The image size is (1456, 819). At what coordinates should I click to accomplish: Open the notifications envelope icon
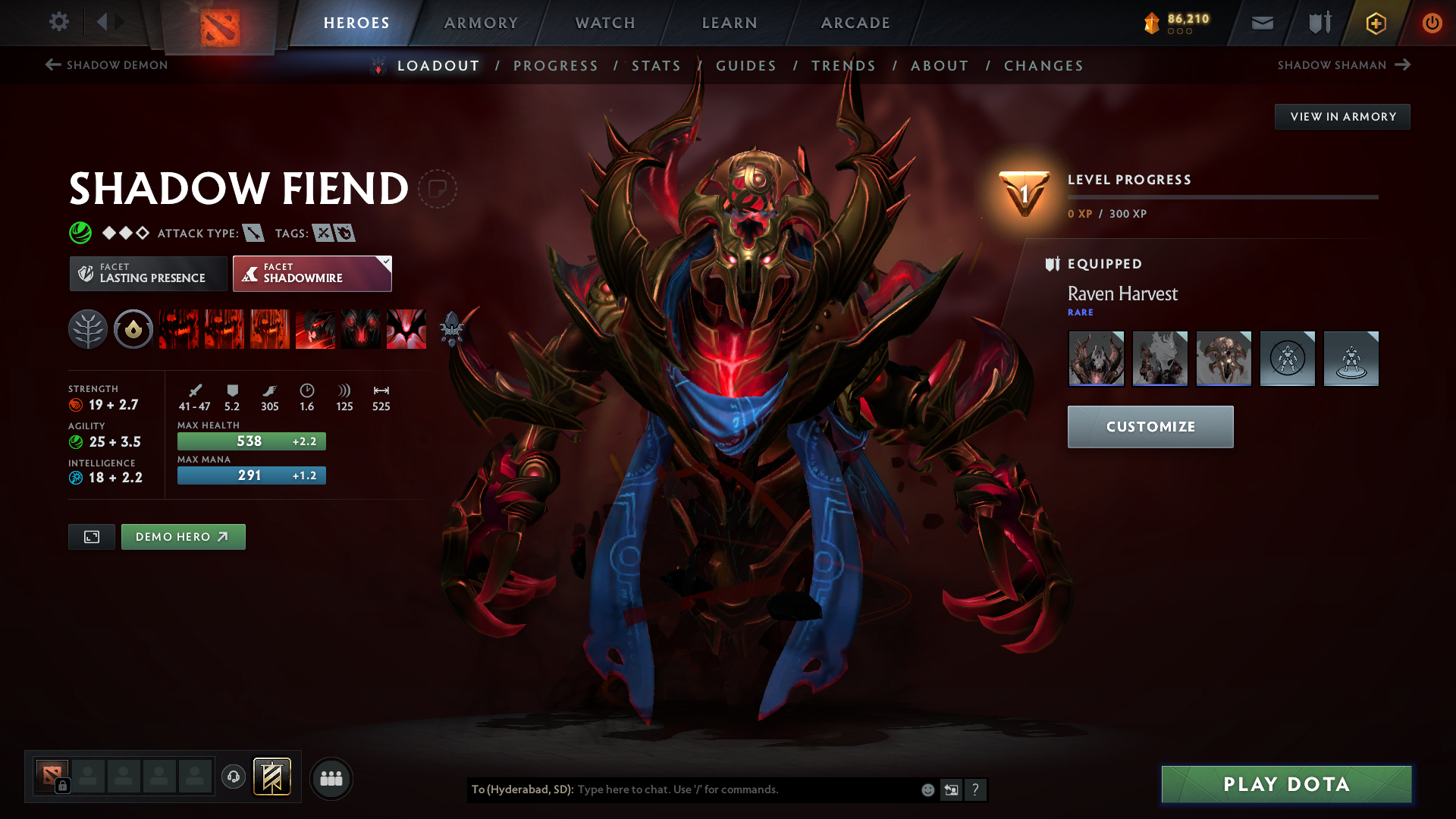click(1262, 23)
